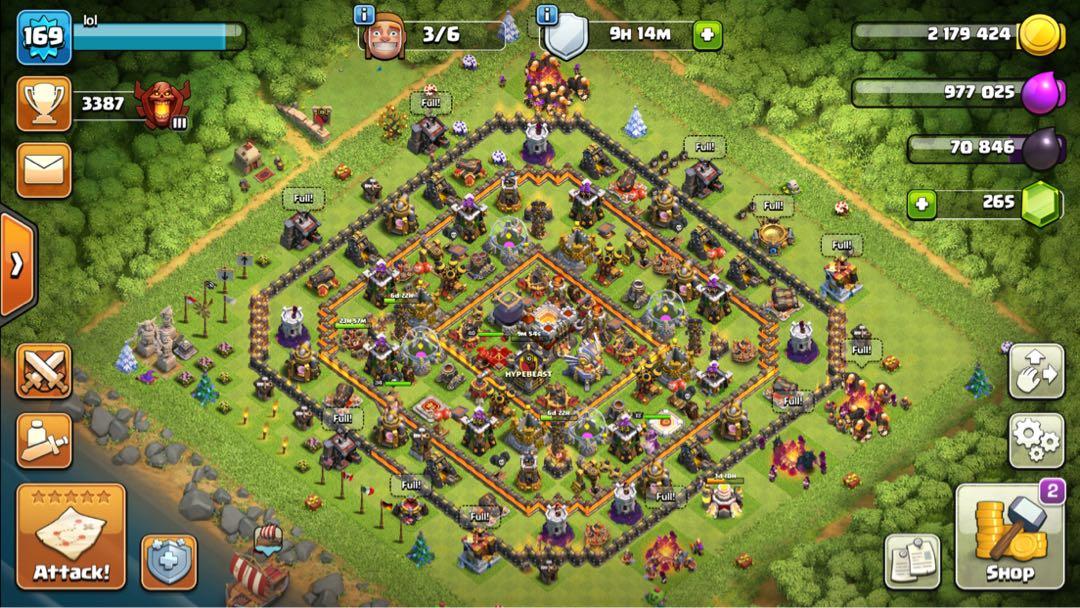This screenshot has height=608, width=1080.
Task: Open the layout editor hand button
Action: [x=1036, y=371]
